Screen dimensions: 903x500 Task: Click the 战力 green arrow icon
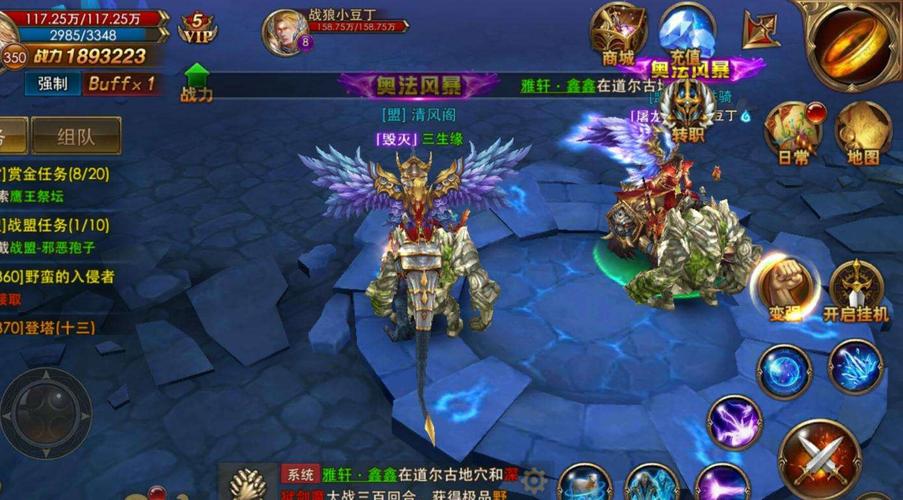coord(196,82)
